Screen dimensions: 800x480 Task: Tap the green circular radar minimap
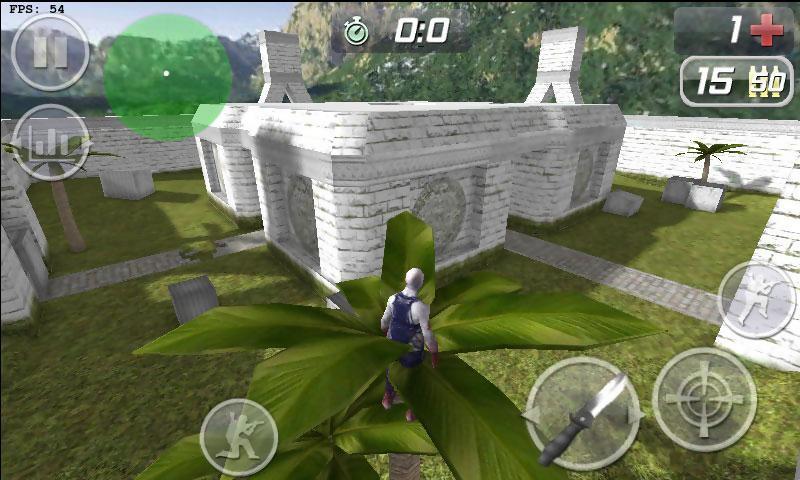point(167,75)
